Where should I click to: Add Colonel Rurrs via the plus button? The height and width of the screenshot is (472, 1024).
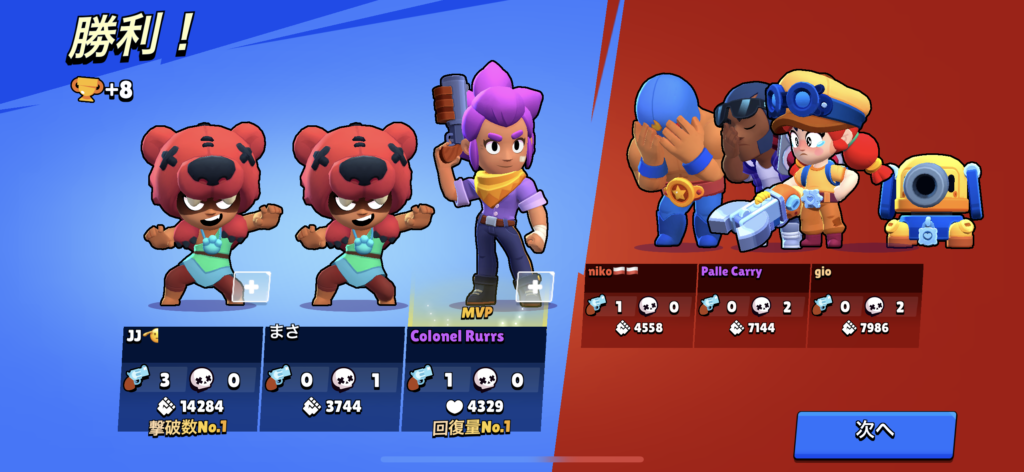(533, 287)
